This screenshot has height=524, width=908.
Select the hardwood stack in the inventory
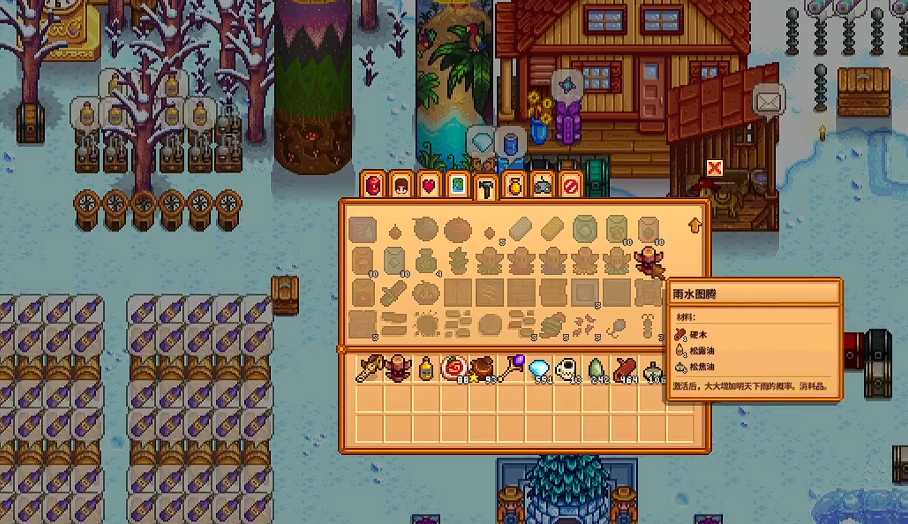pos(626,368)
